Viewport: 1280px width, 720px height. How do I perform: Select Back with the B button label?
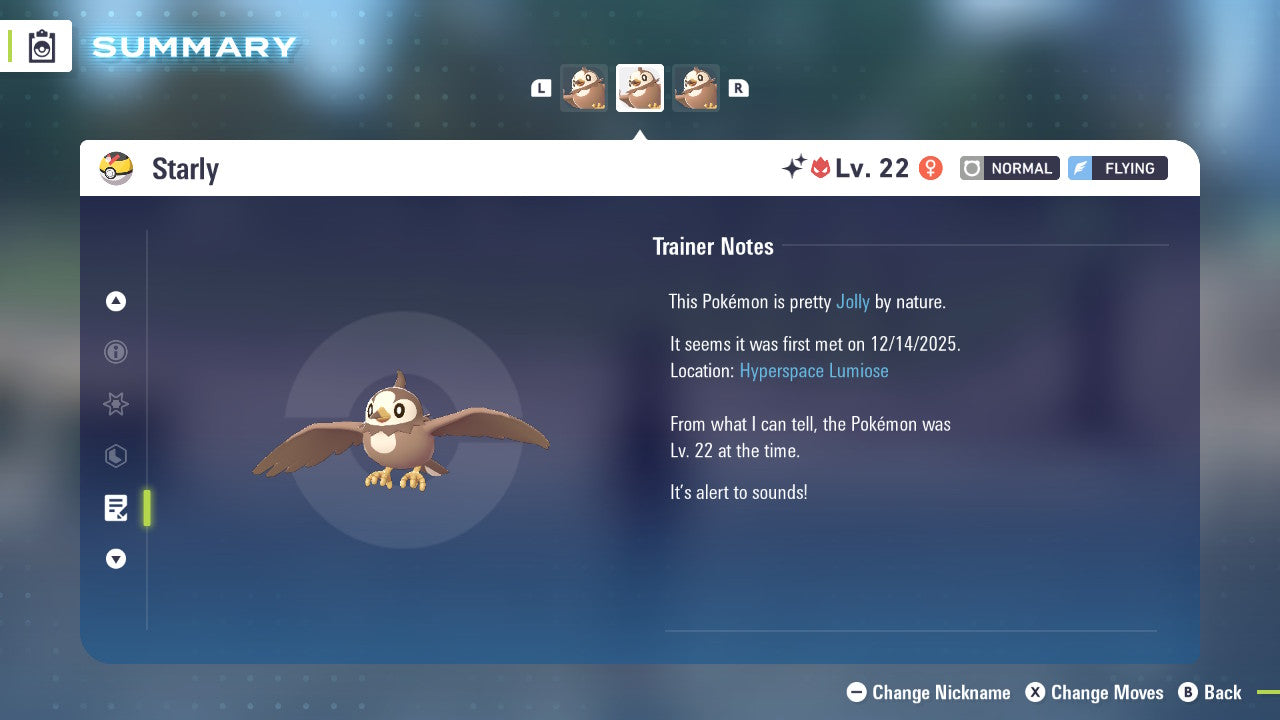(x=1211, y=692)
